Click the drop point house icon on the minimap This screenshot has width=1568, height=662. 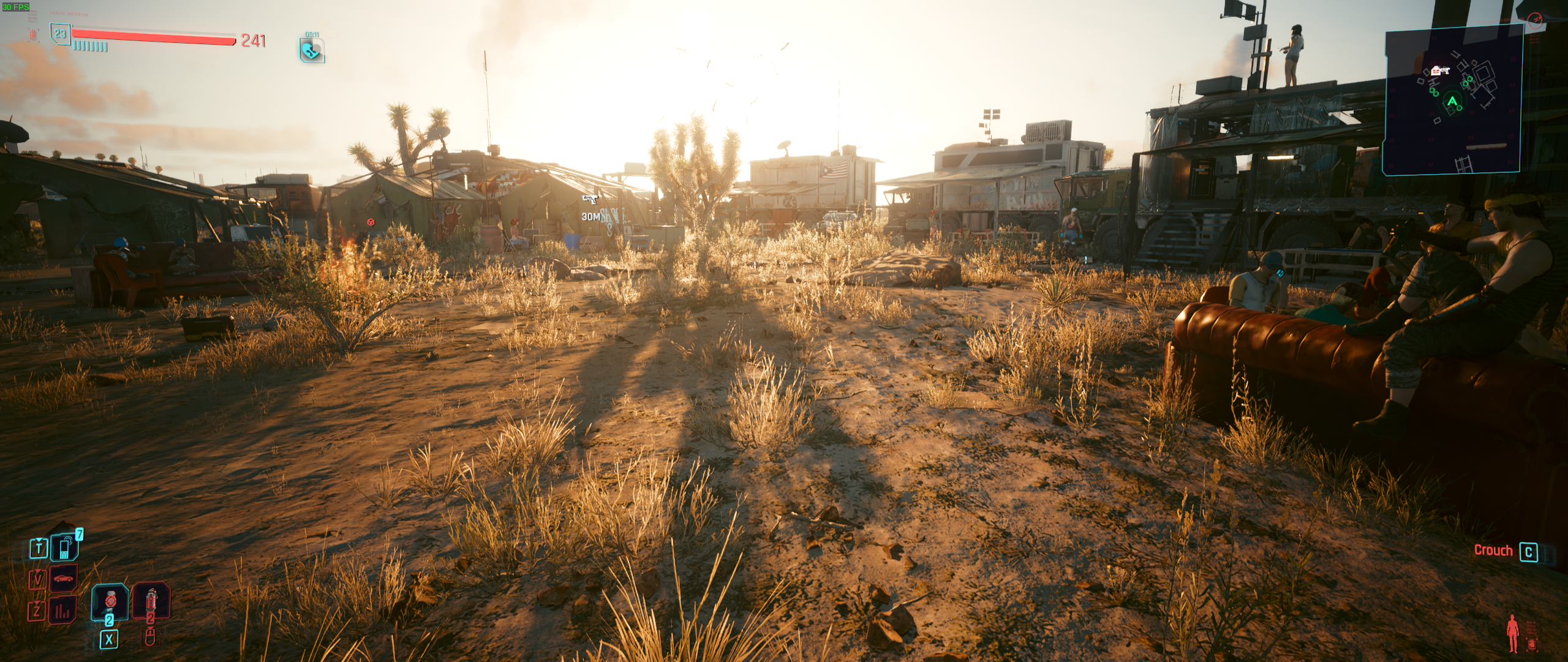tap(1436, 71)
